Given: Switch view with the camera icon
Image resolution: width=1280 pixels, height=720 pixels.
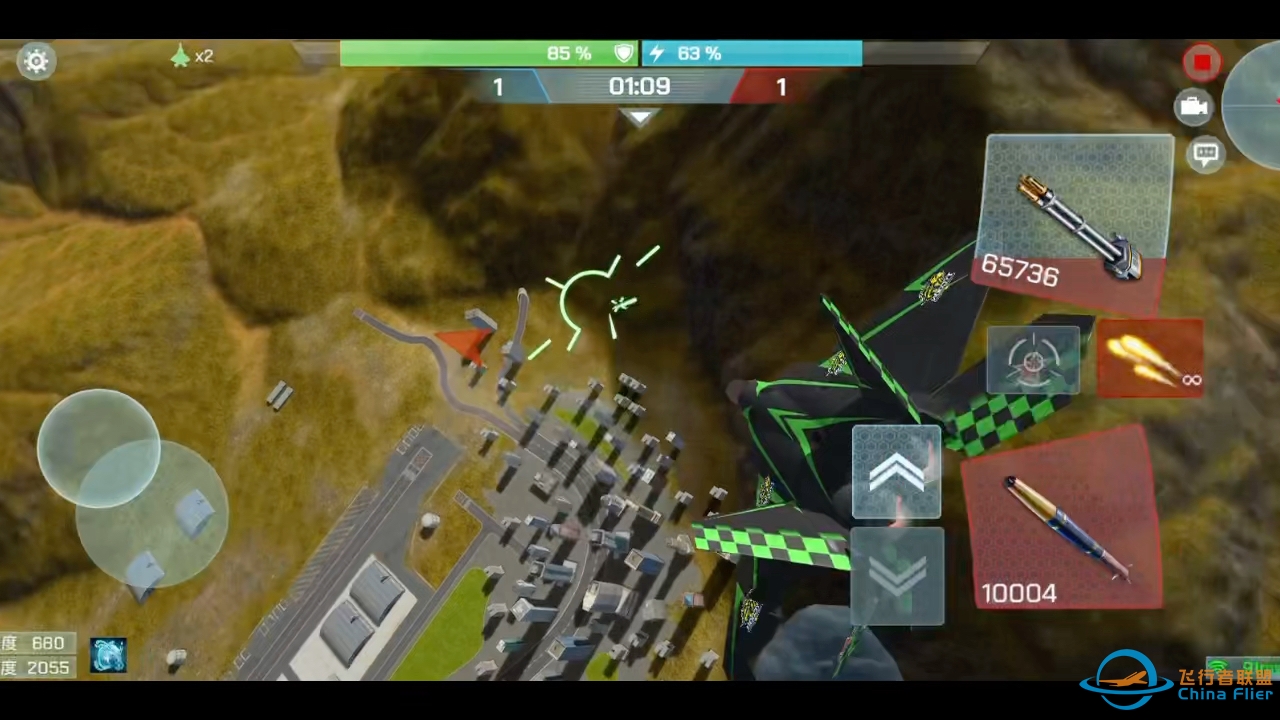Looking at the screenshot, I should coord(1193,107).
